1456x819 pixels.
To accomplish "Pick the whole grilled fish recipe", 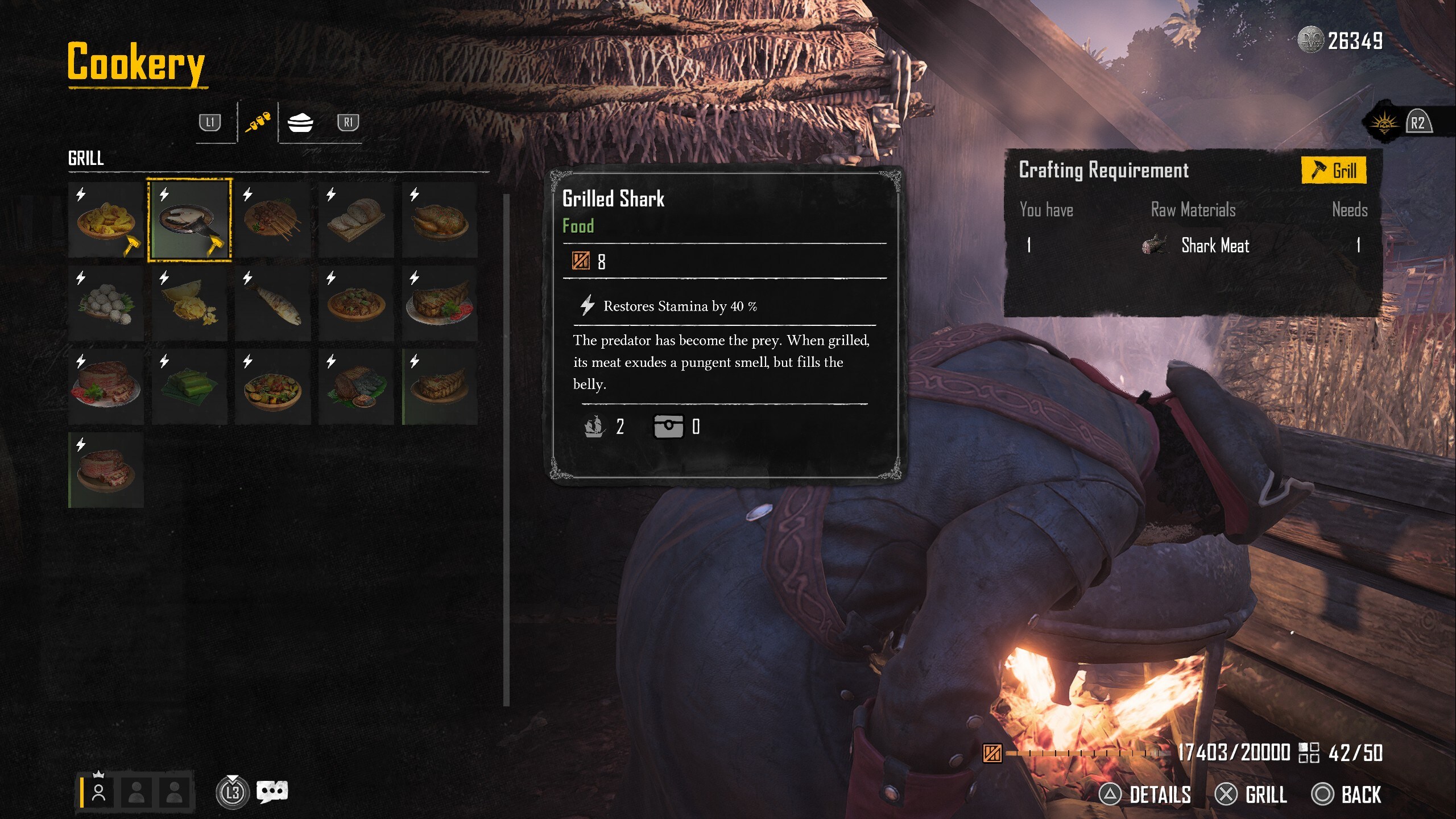I will point(273,304).
